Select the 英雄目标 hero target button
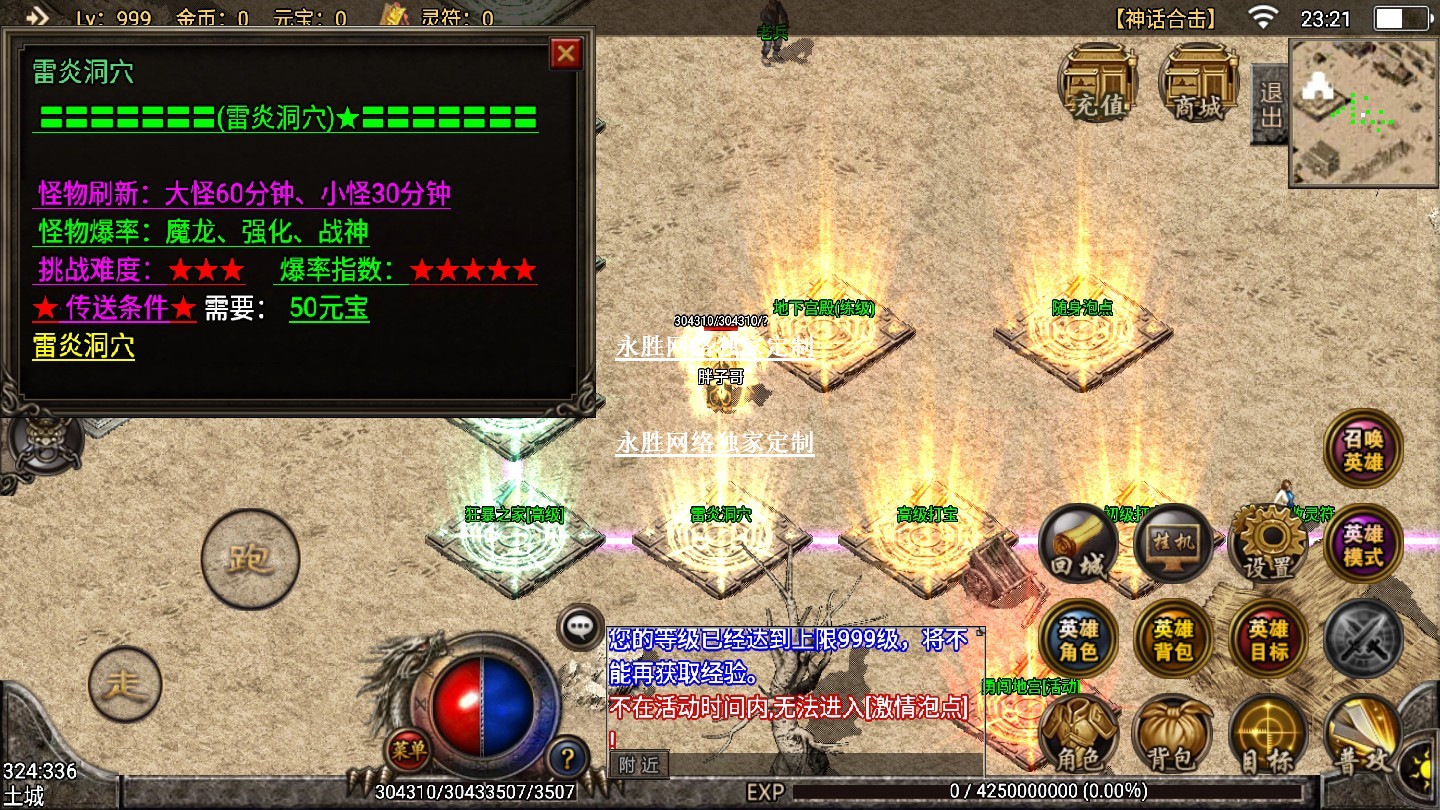1440x810 pixels. pos(1268,640)
